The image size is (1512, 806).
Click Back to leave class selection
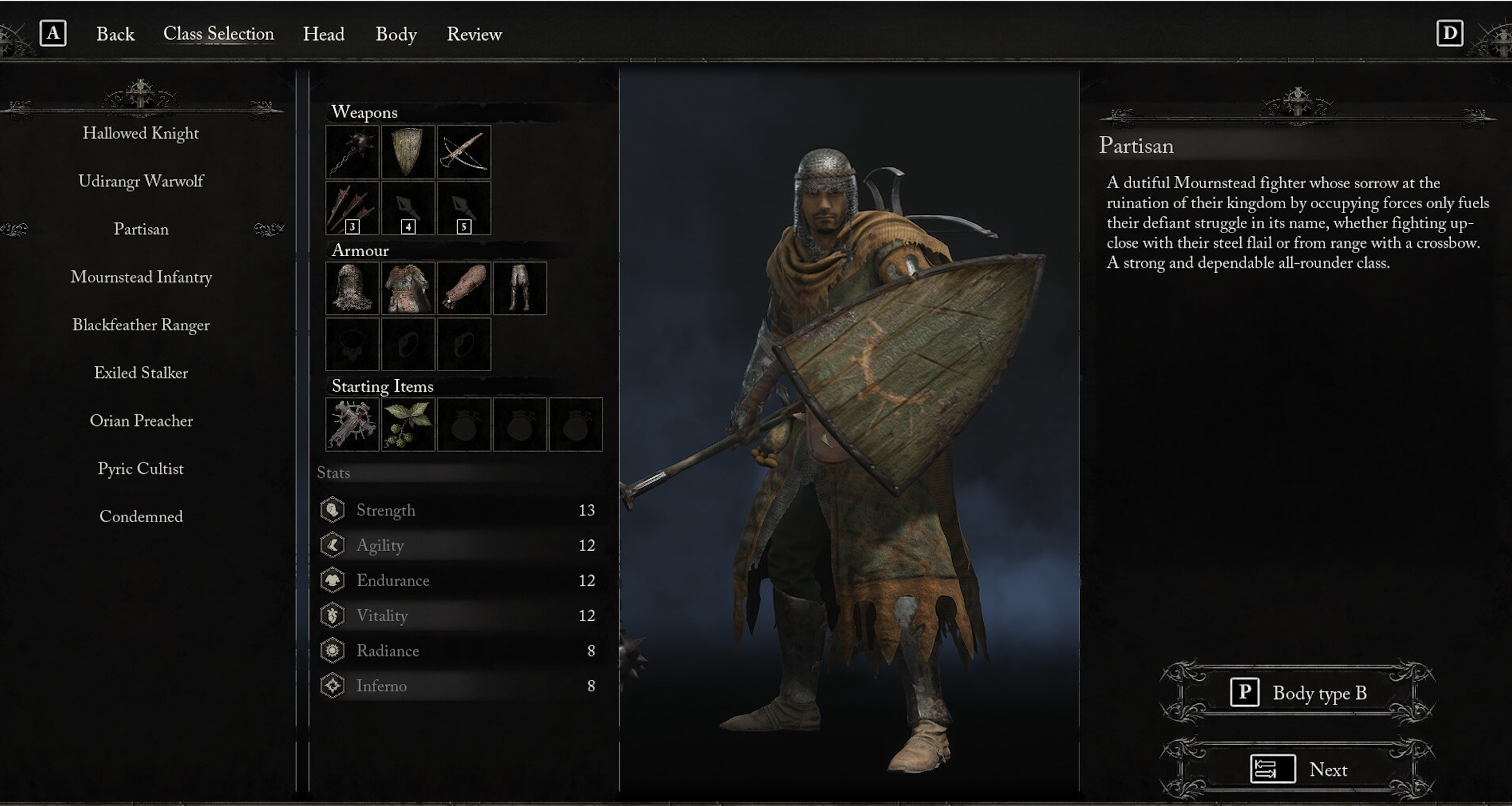pos(116,34)
